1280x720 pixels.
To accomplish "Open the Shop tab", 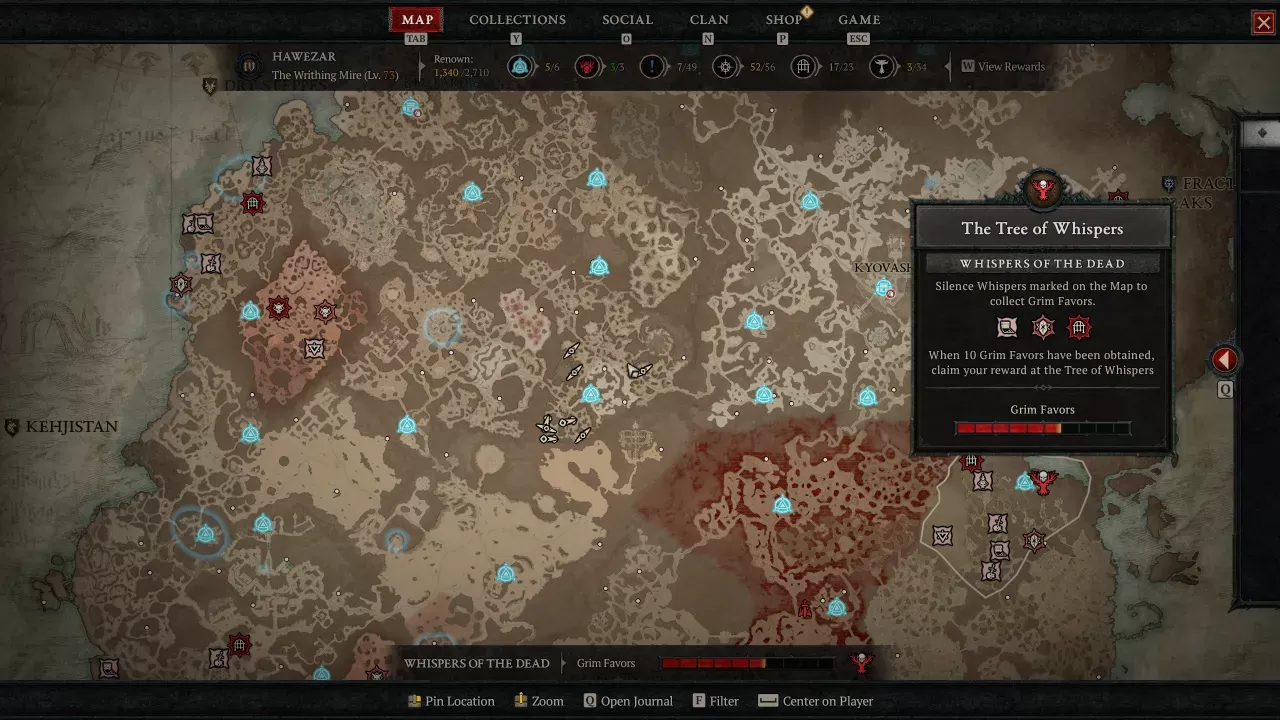I will point(783,20).
